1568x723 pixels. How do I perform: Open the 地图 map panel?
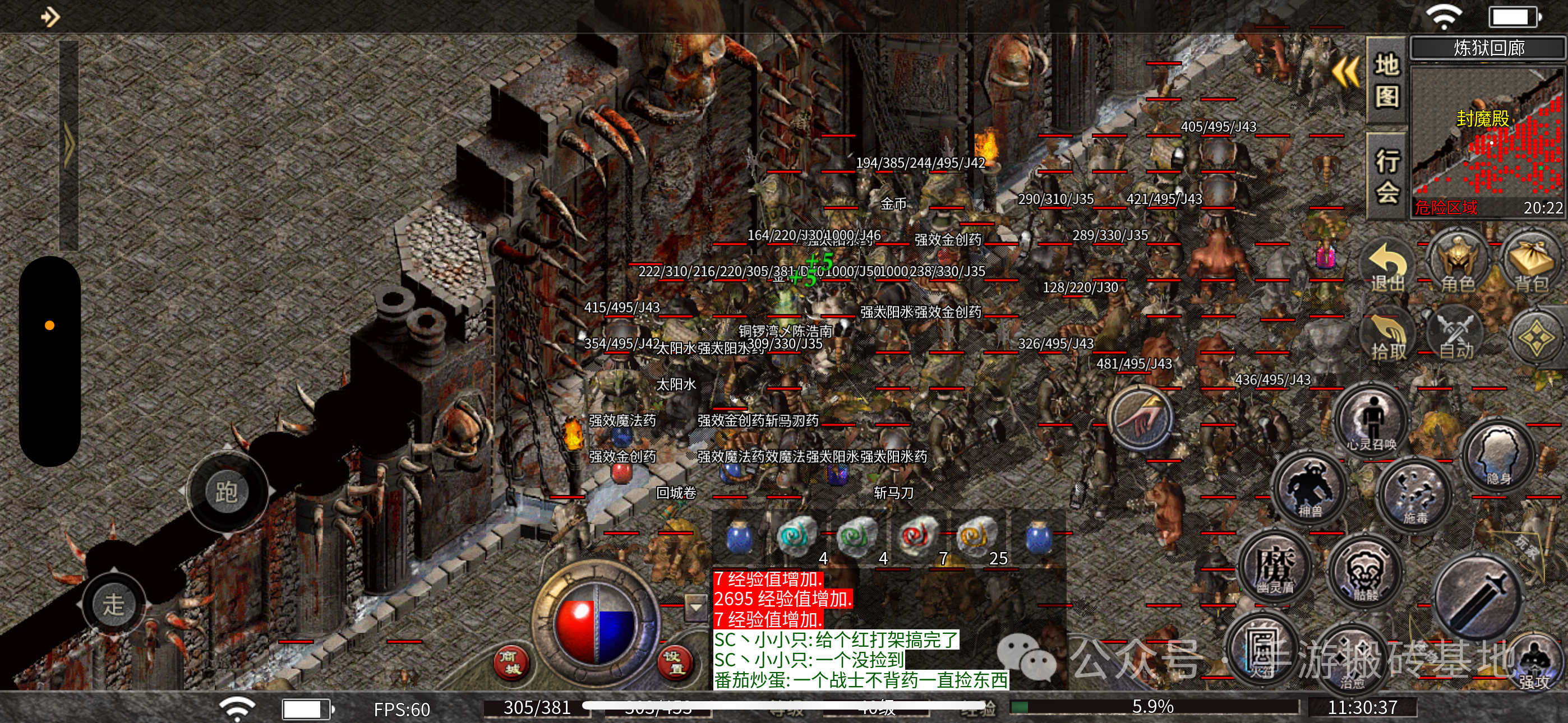pos(1387,80)
